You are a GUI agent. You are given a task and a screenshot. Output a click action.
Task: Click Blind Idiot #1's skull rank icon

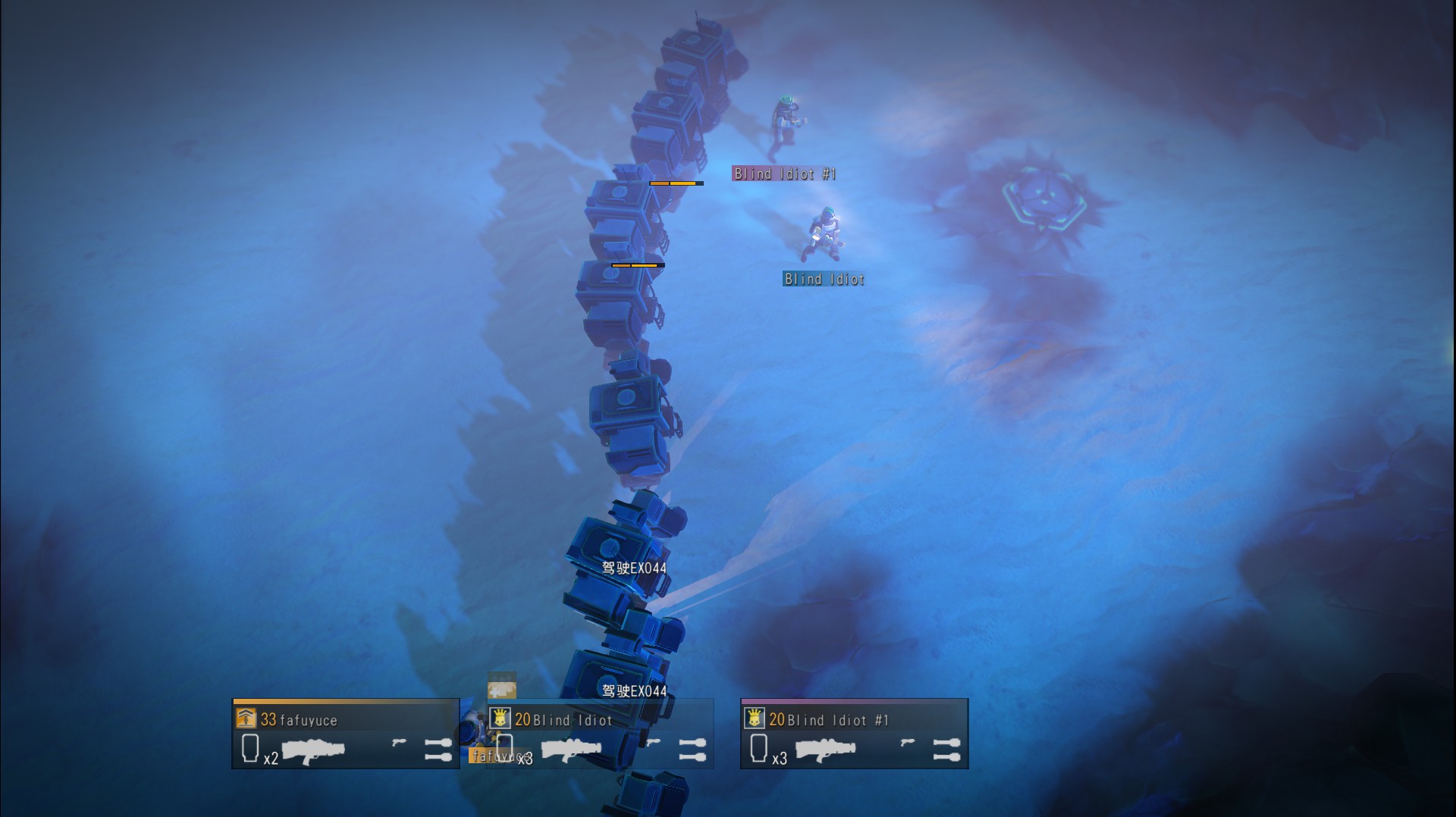[x=754, y=718]
